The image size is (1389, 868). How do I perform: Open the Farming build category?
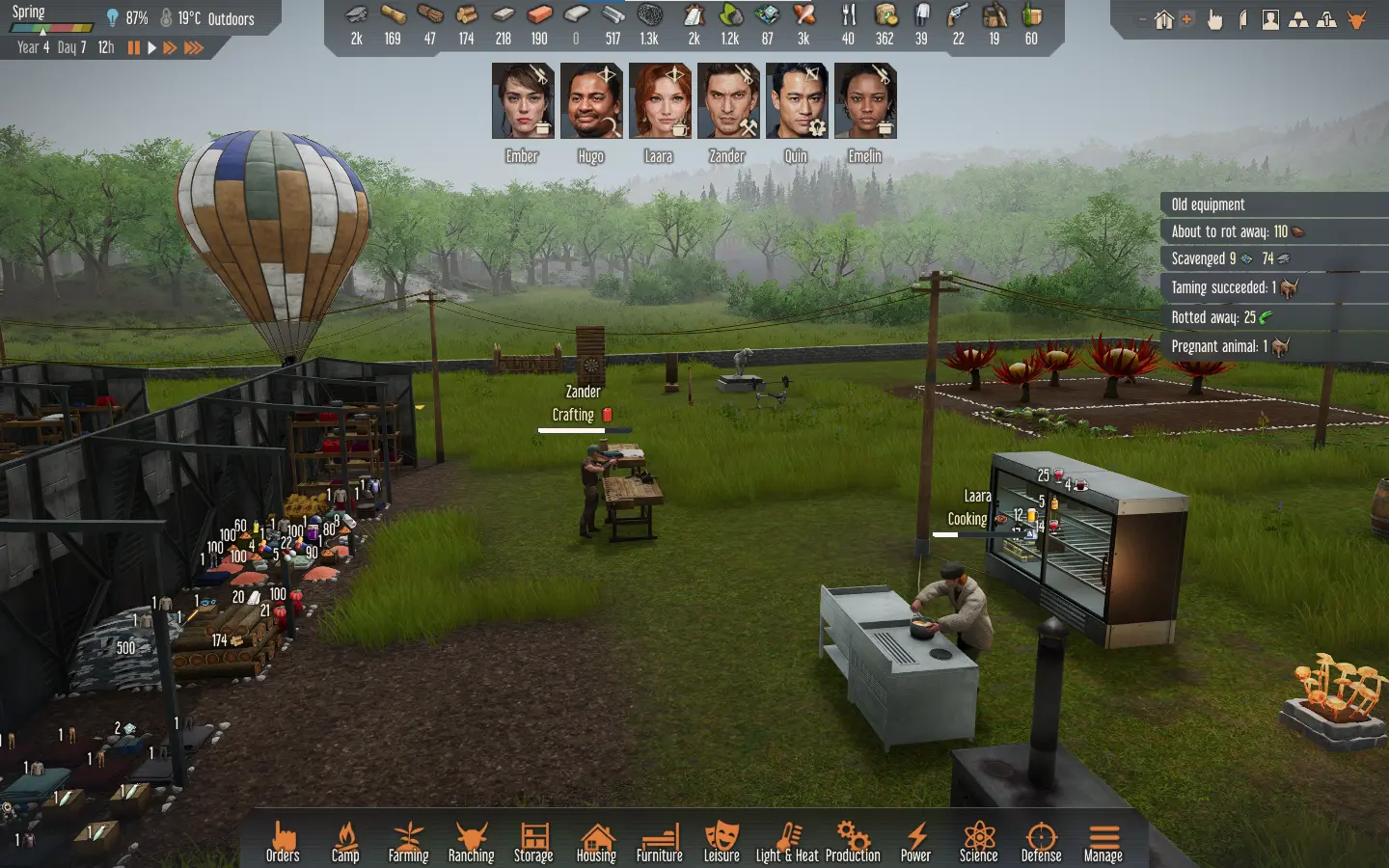(408, 841)
